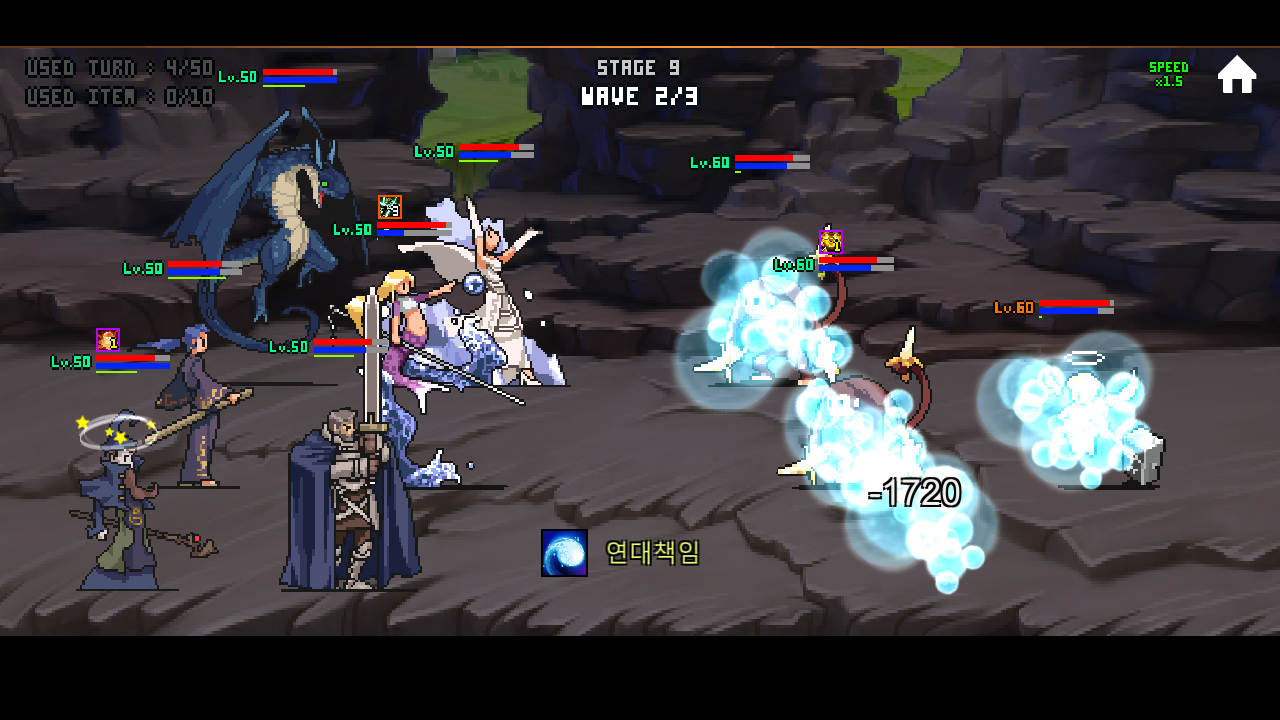Click the home icon in top-right corner
1280x720 pixels.
tap(1238, 72)
